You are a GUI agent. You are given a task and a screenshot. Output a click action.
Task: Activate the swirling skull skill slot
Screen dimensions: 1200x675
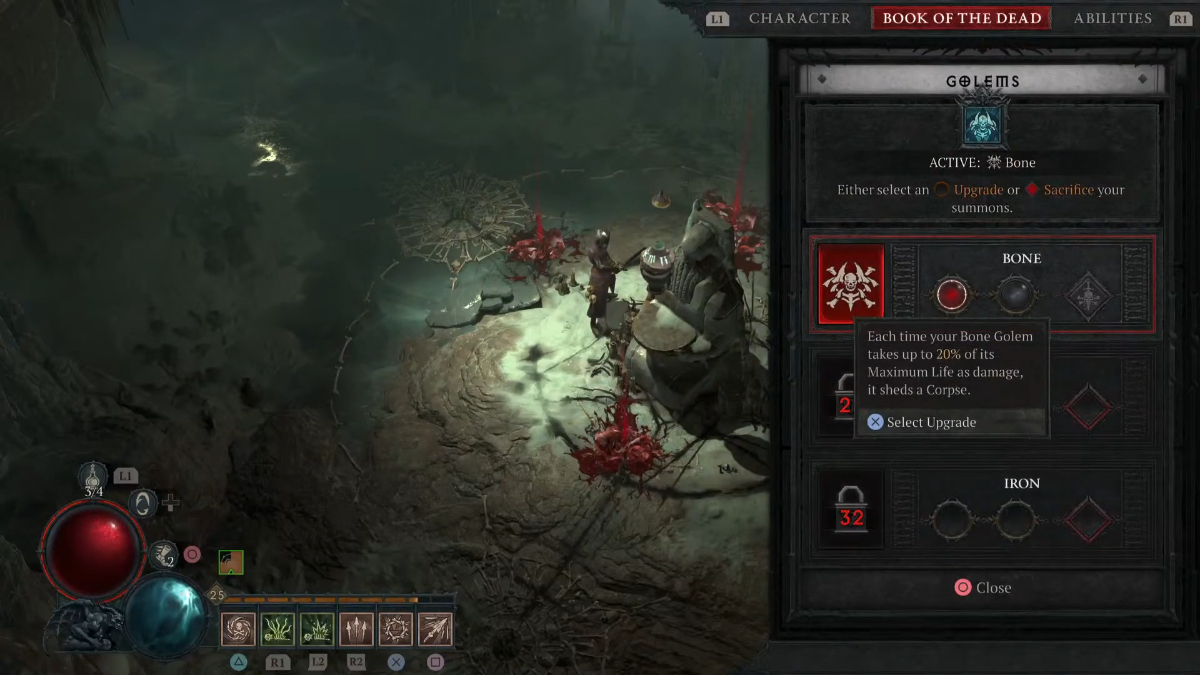(x=238, y=630)
